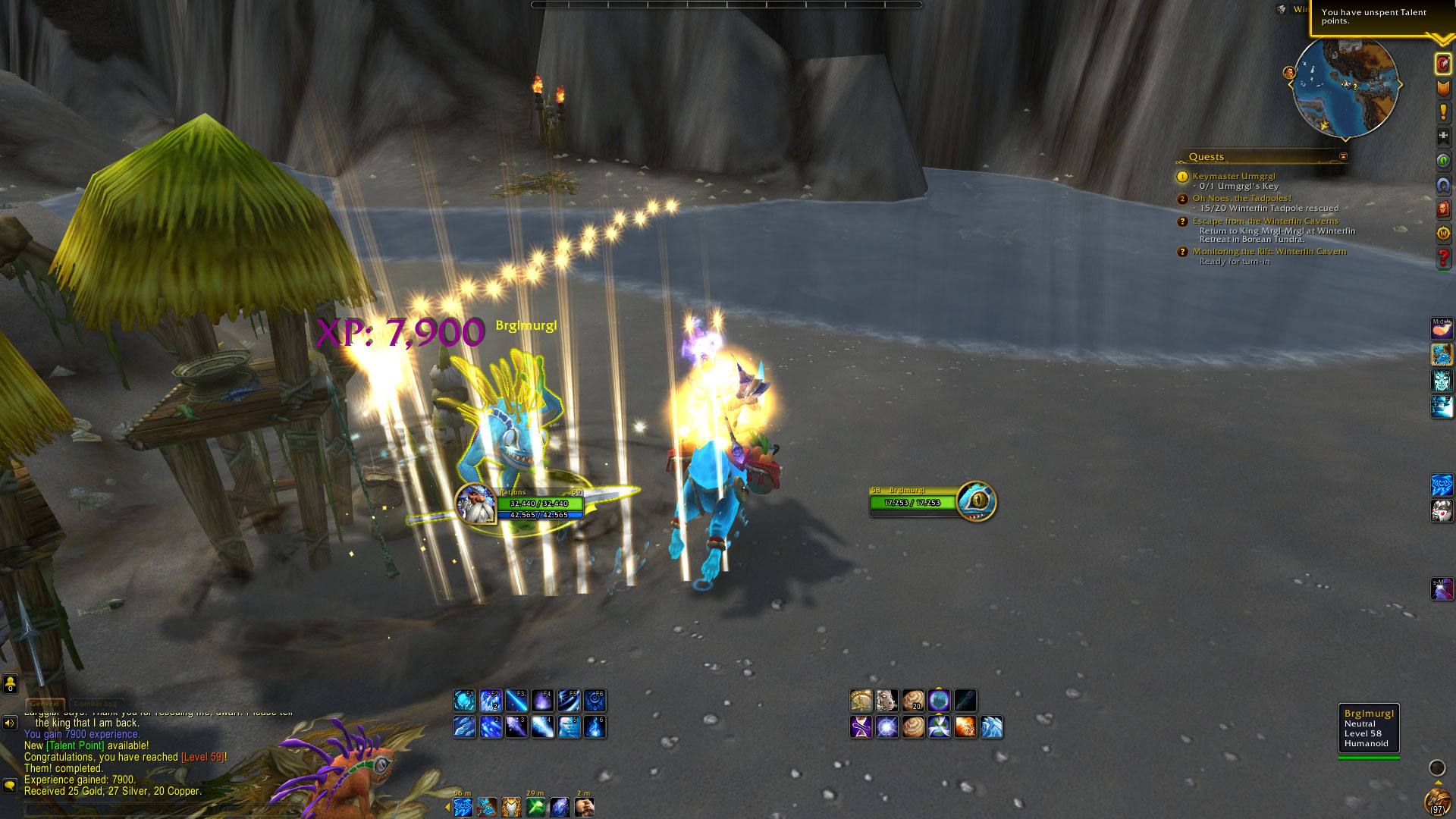Click the Brglmurgl target portrait
The height and width of the screenshot is (819, 1456).
[x=977, y=501]
